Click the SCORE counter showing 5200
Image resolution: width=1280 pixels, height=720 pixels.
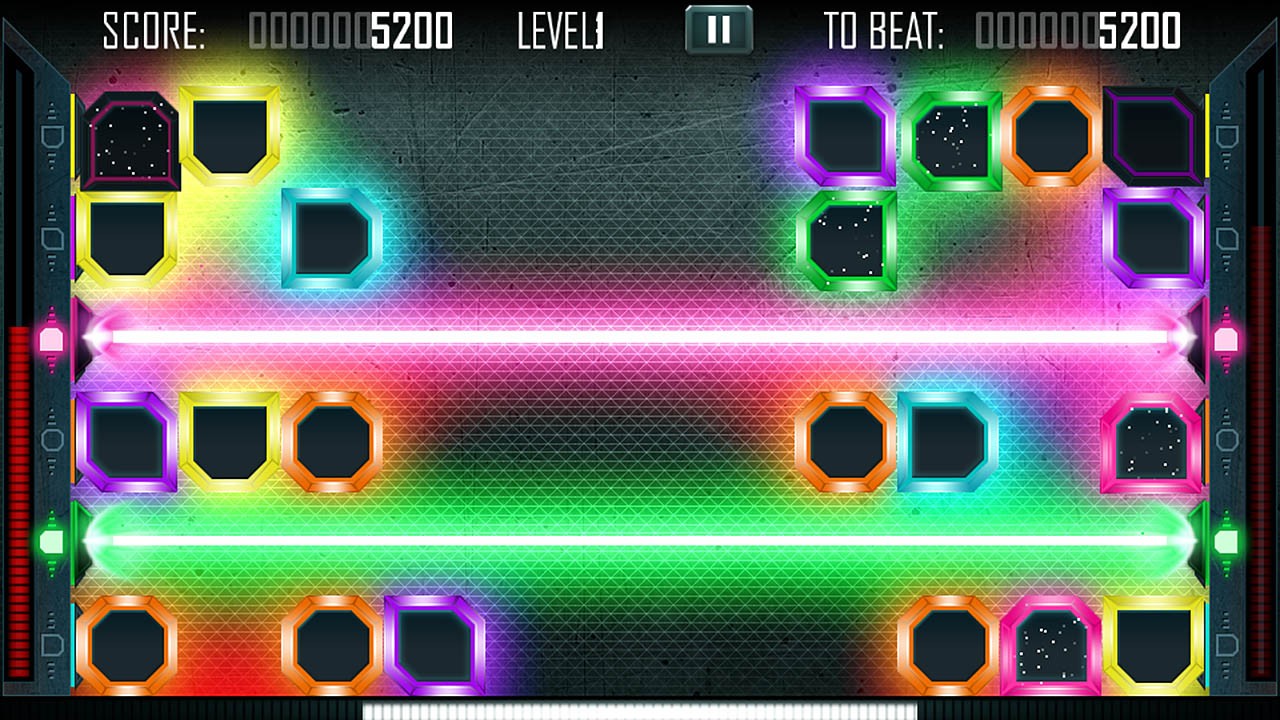[350, 30]
